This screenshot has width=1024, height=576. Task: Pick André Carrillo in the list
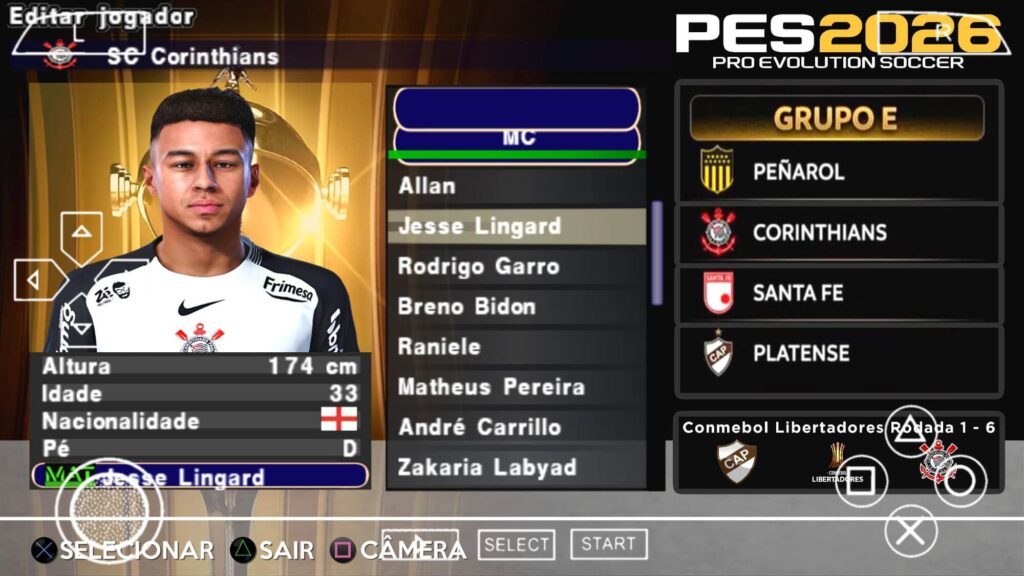coord(515,427)
